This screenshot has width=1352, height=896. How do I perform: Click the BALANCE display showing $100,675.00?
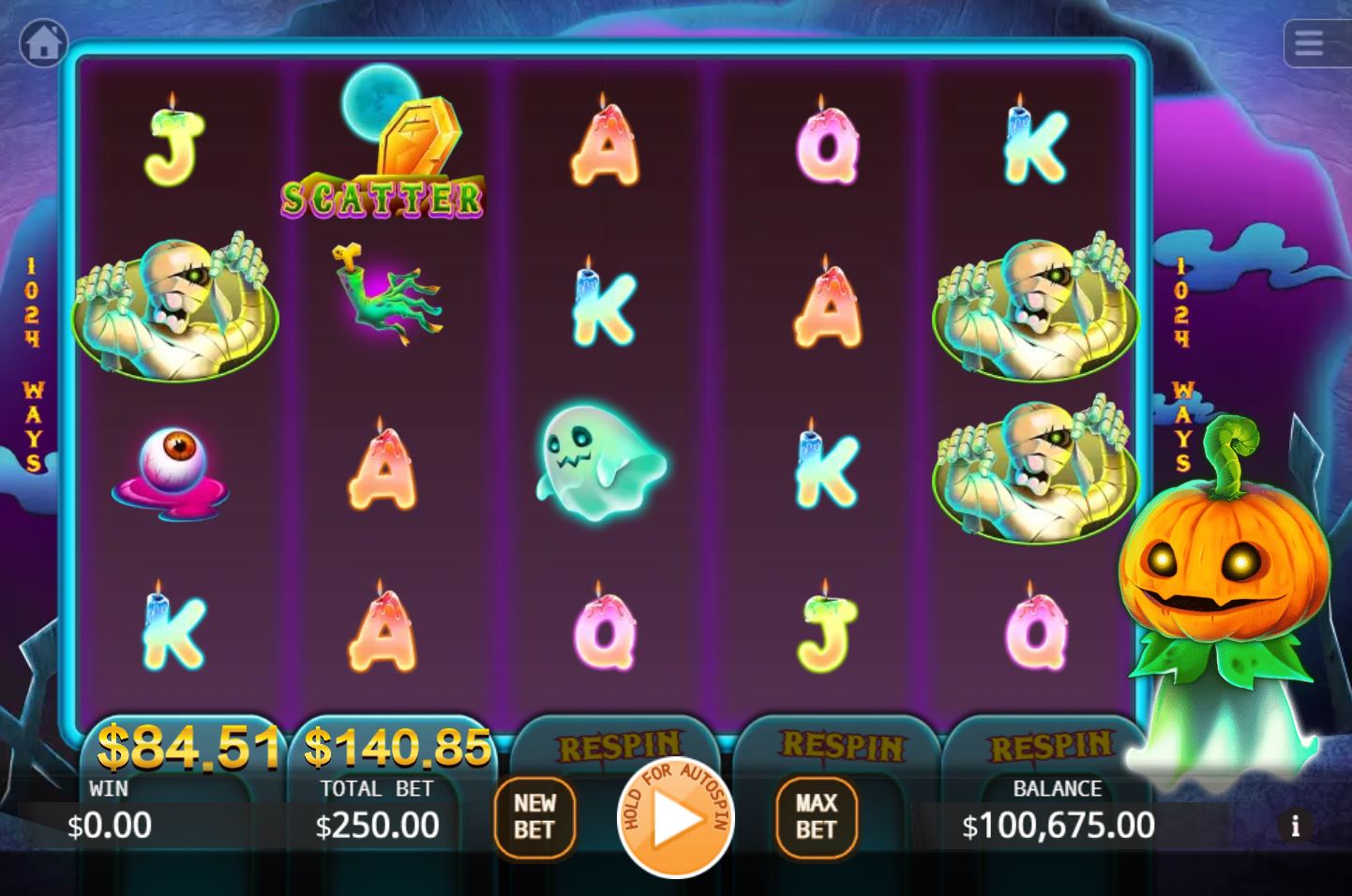(1058, 811)
